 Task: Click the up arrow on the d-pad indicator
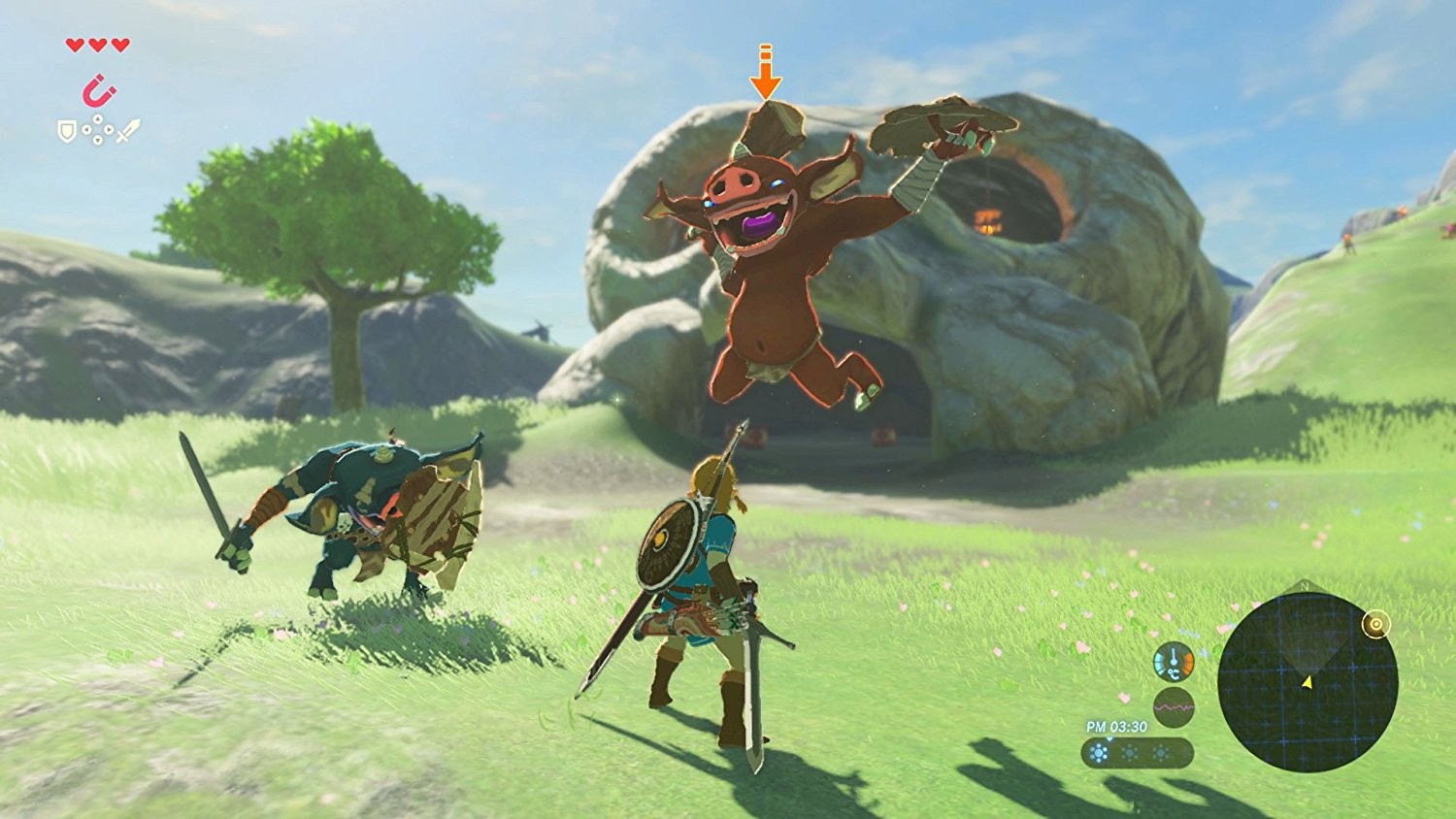click(97, 118)
